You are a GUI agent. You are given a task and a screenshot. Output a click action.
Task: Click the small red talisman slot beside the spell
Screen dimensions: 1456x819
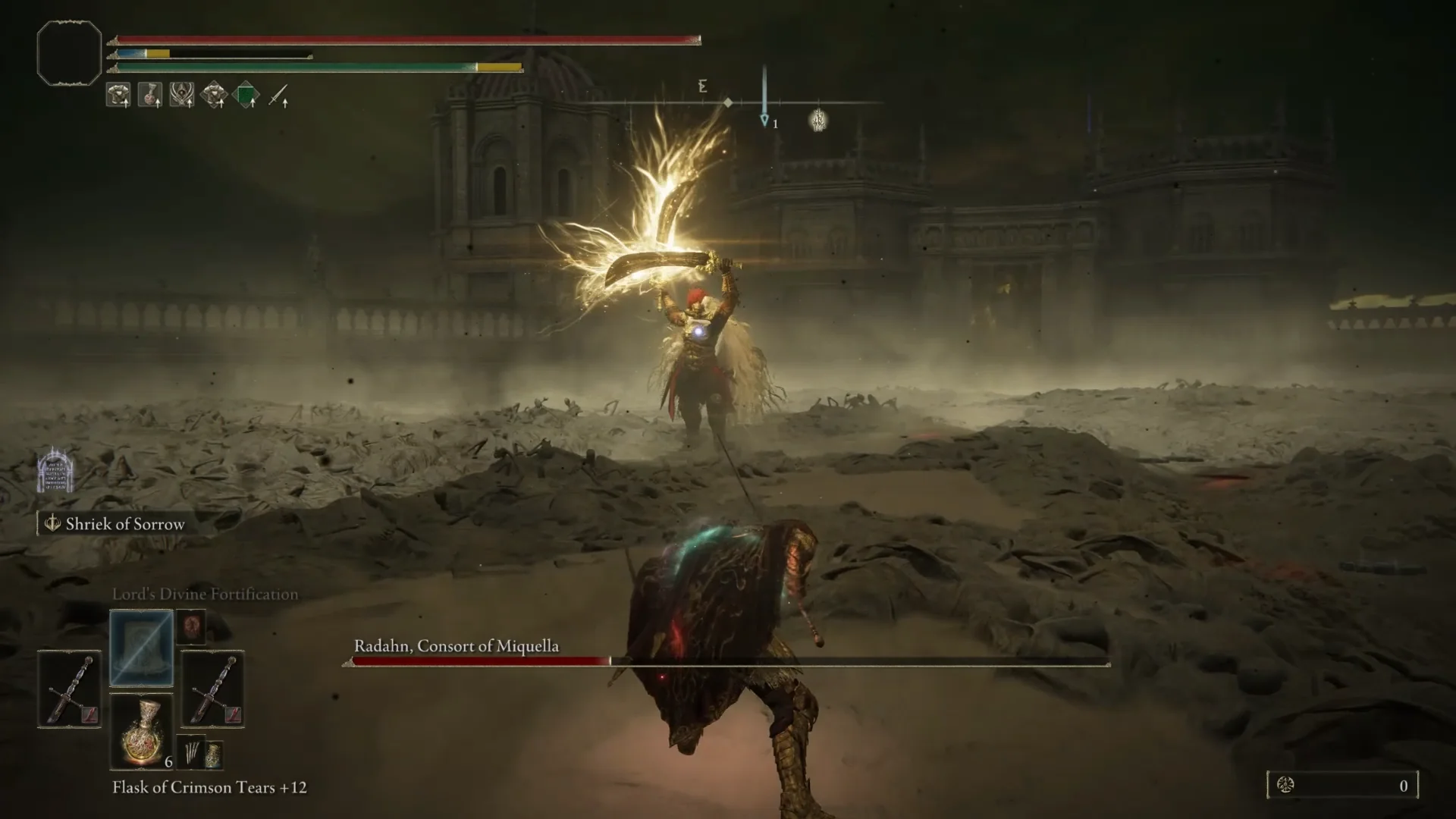tap(191, 627)
